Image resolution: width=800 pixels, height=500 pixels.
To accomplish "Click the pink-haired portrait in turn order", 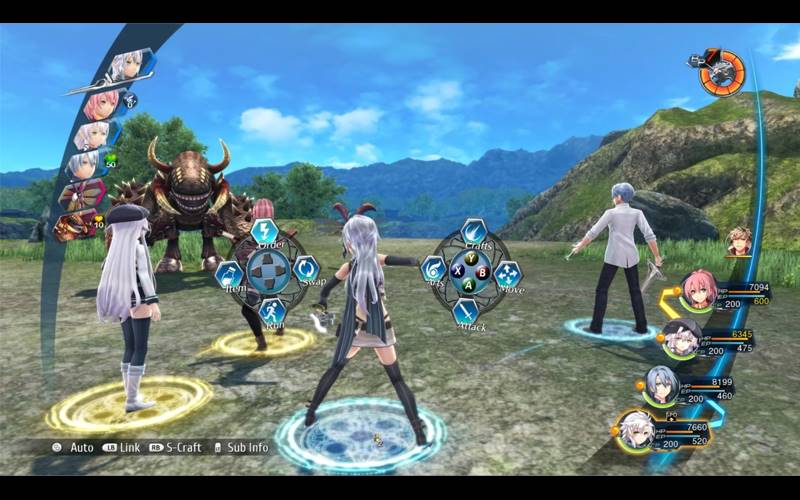I will [101, 103].
